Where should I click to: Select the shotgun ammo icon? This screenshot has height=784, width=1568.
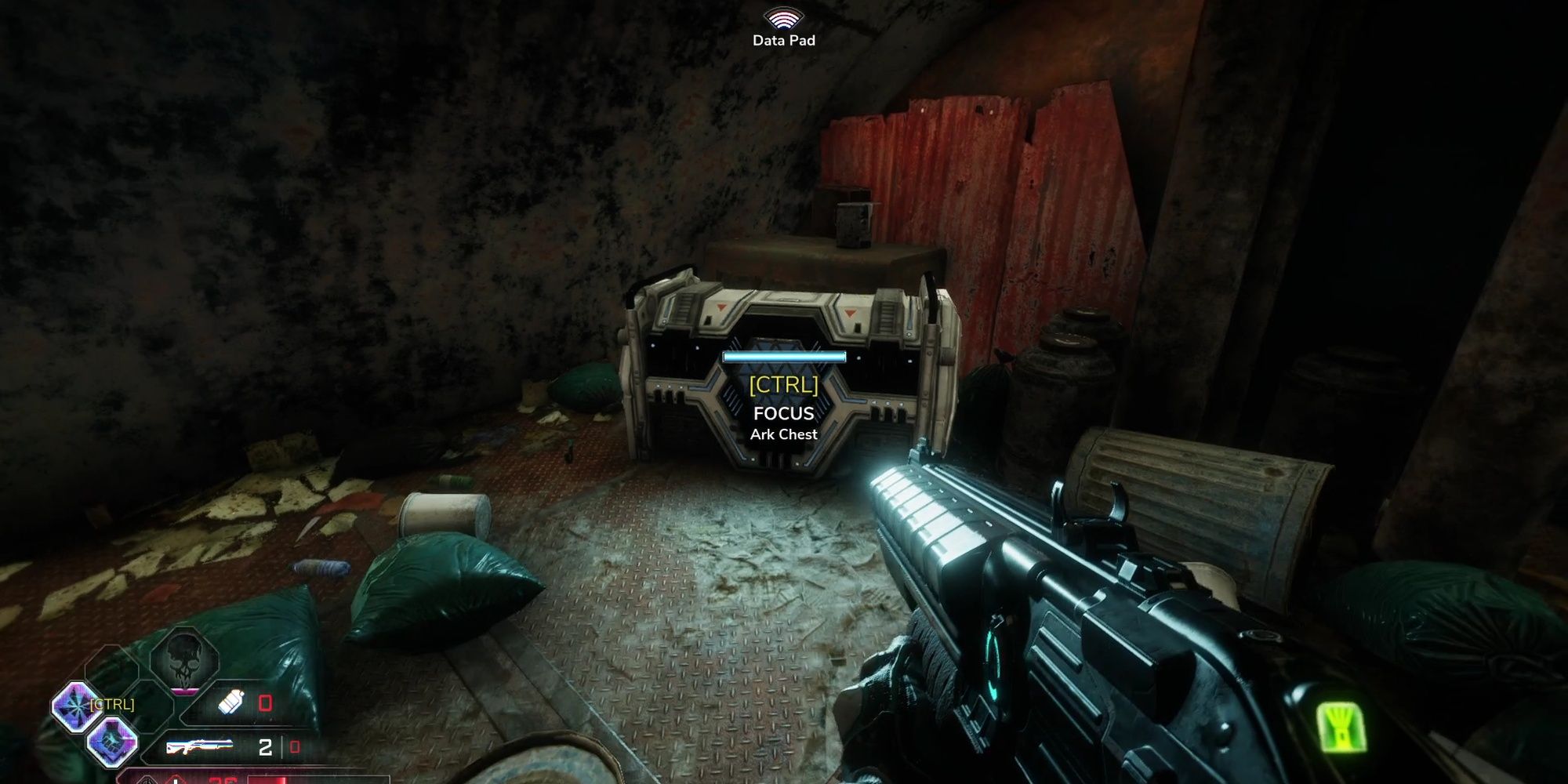201,746
